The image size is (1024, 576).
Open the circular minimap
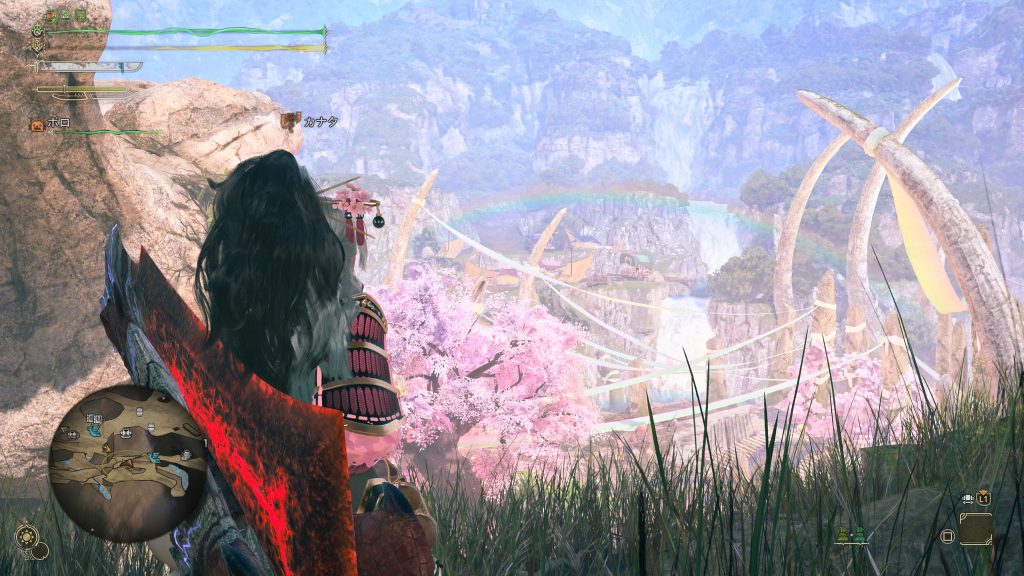(127, 462)
